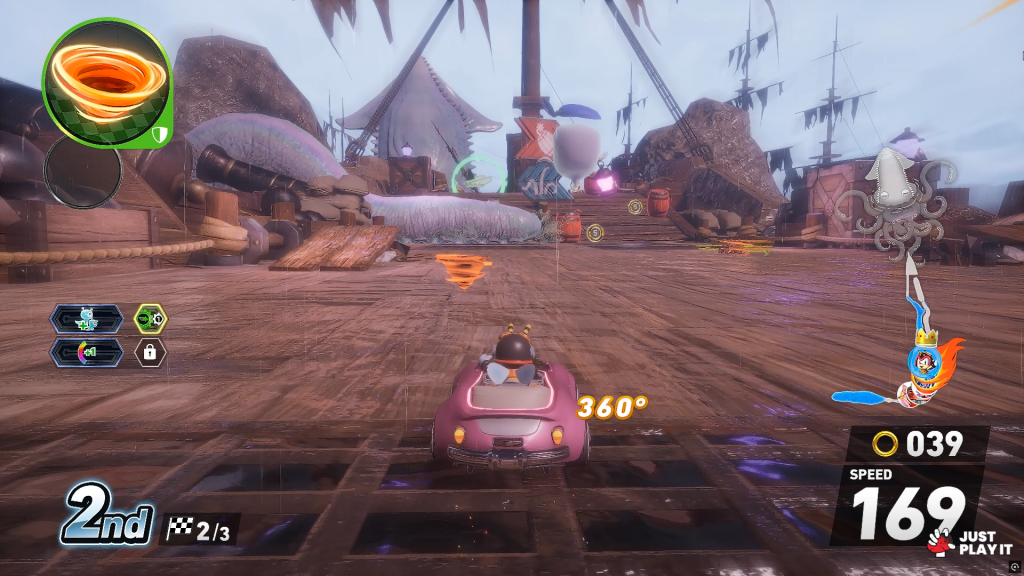Viewport: 1024px width, 576px height.
Task: Open the squid course progress map
Action: (896, 205)
